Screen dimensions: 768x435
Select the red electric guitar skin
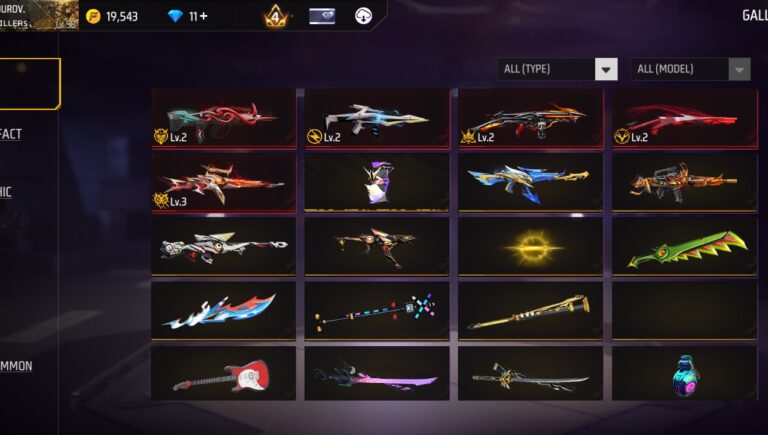pos(224,374)
